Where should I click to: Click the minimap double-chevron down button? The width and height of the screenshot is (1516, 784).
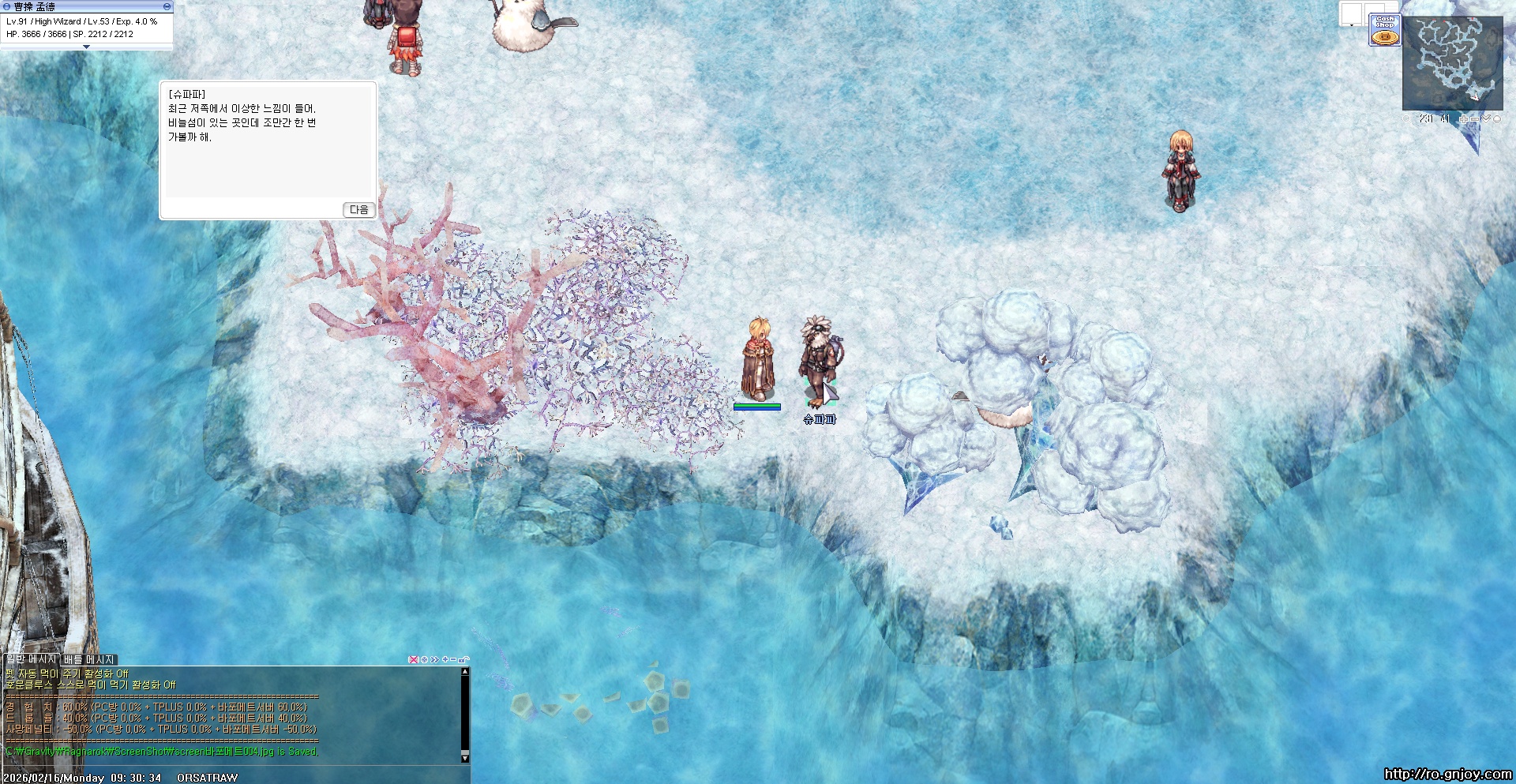[1486, 119]
